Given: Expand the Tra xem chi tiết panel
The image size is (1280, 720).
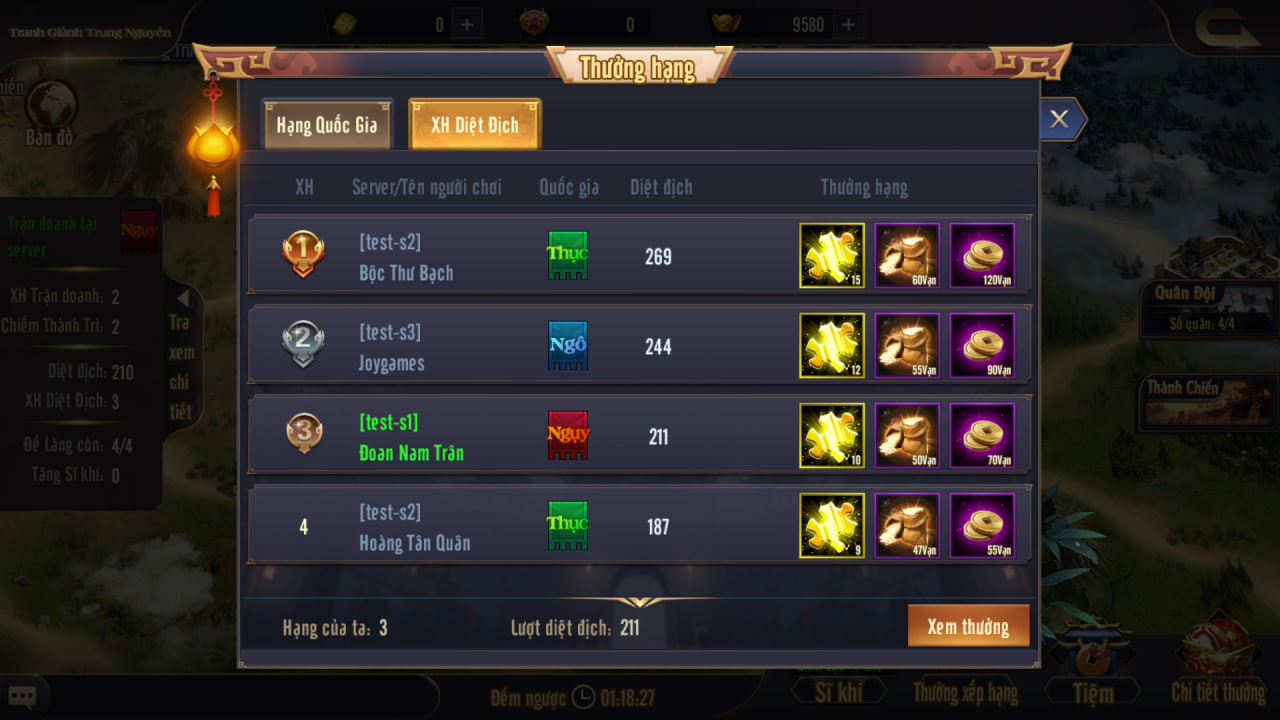Looking at the screenshot, I should click(181, 353).
